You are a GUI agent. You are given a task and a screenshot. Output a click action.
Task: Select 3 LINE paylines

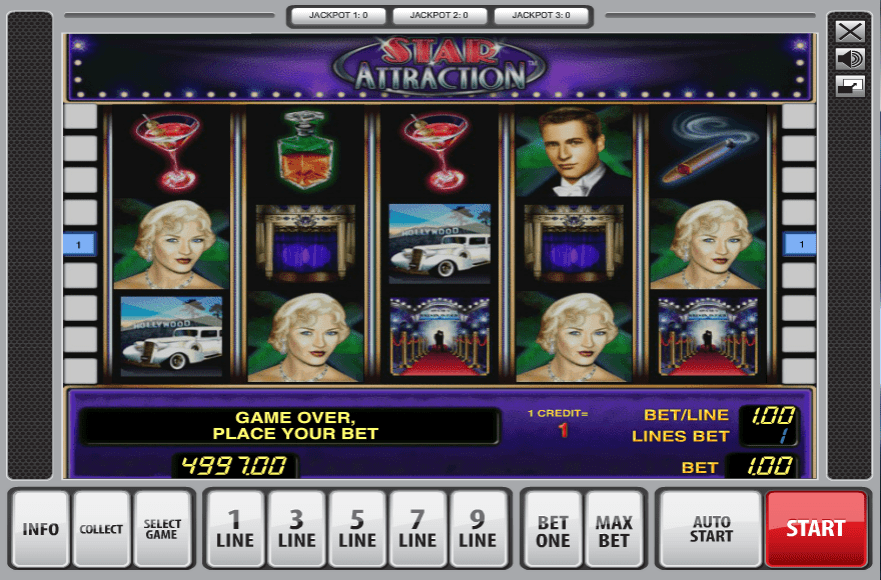[296, 528]
